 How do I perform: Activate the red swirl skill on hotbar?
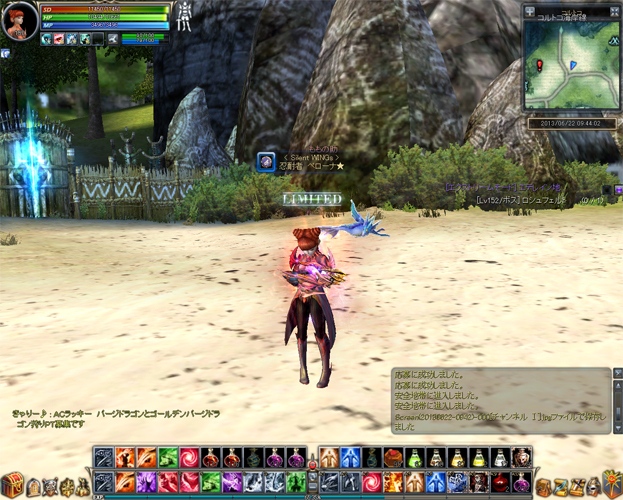[189, 458]
